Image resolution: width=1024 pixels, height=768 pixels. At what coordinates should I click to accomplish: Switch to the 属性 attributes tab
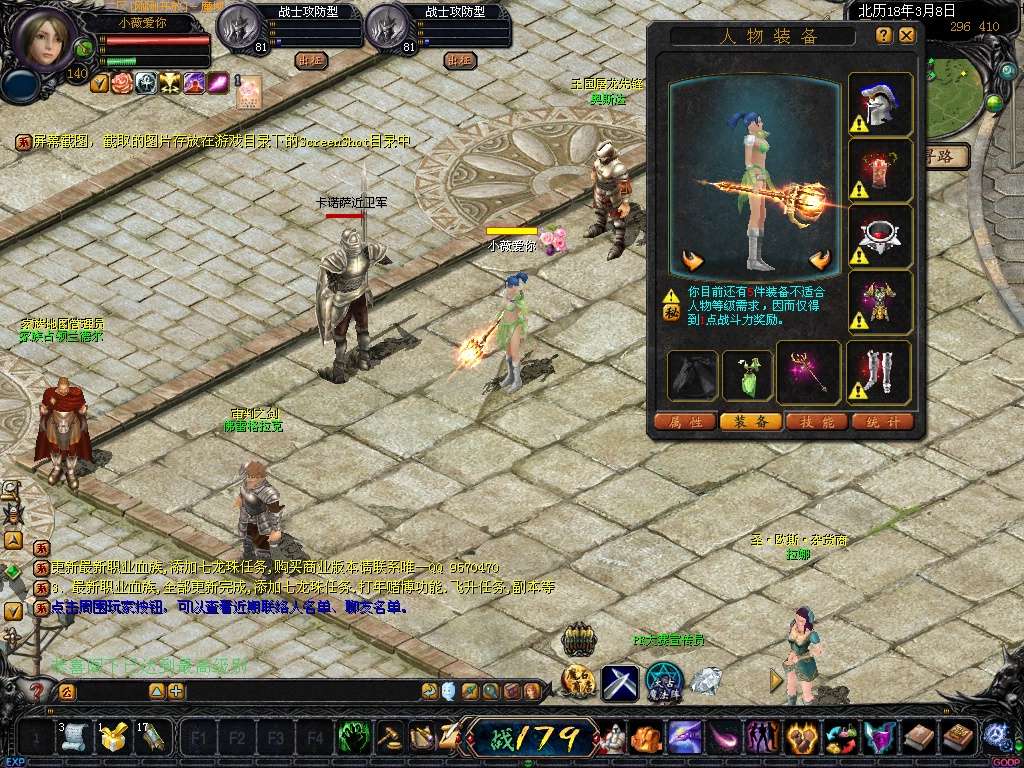click(x=684, y=422)
